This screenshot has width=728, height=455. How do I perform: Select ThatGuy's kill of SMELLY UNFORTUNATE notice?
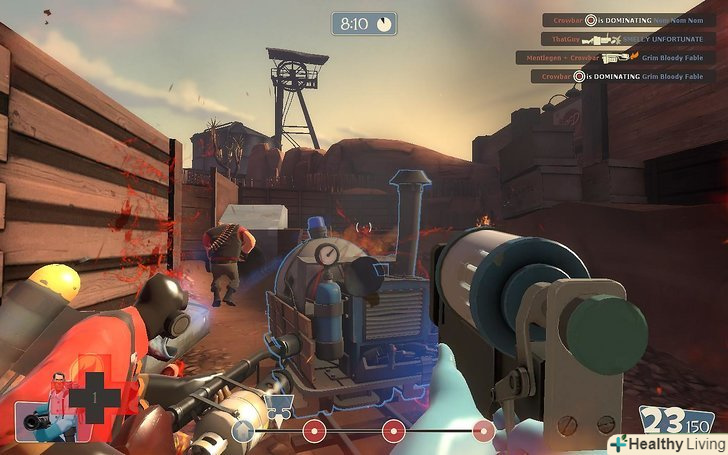[x=629, y=39]
